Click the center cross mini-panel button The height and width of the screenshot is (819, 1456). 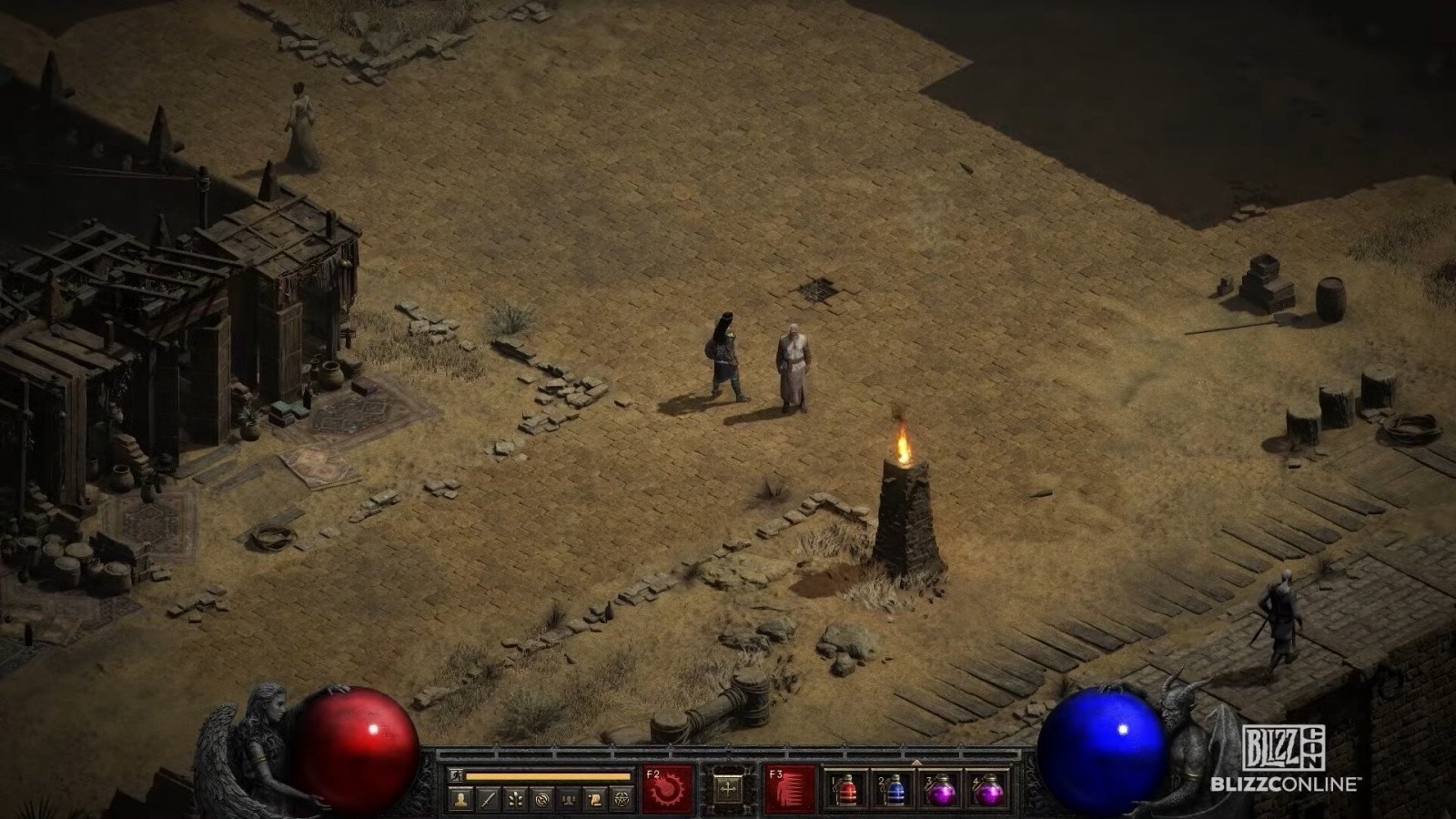[728, 789]
